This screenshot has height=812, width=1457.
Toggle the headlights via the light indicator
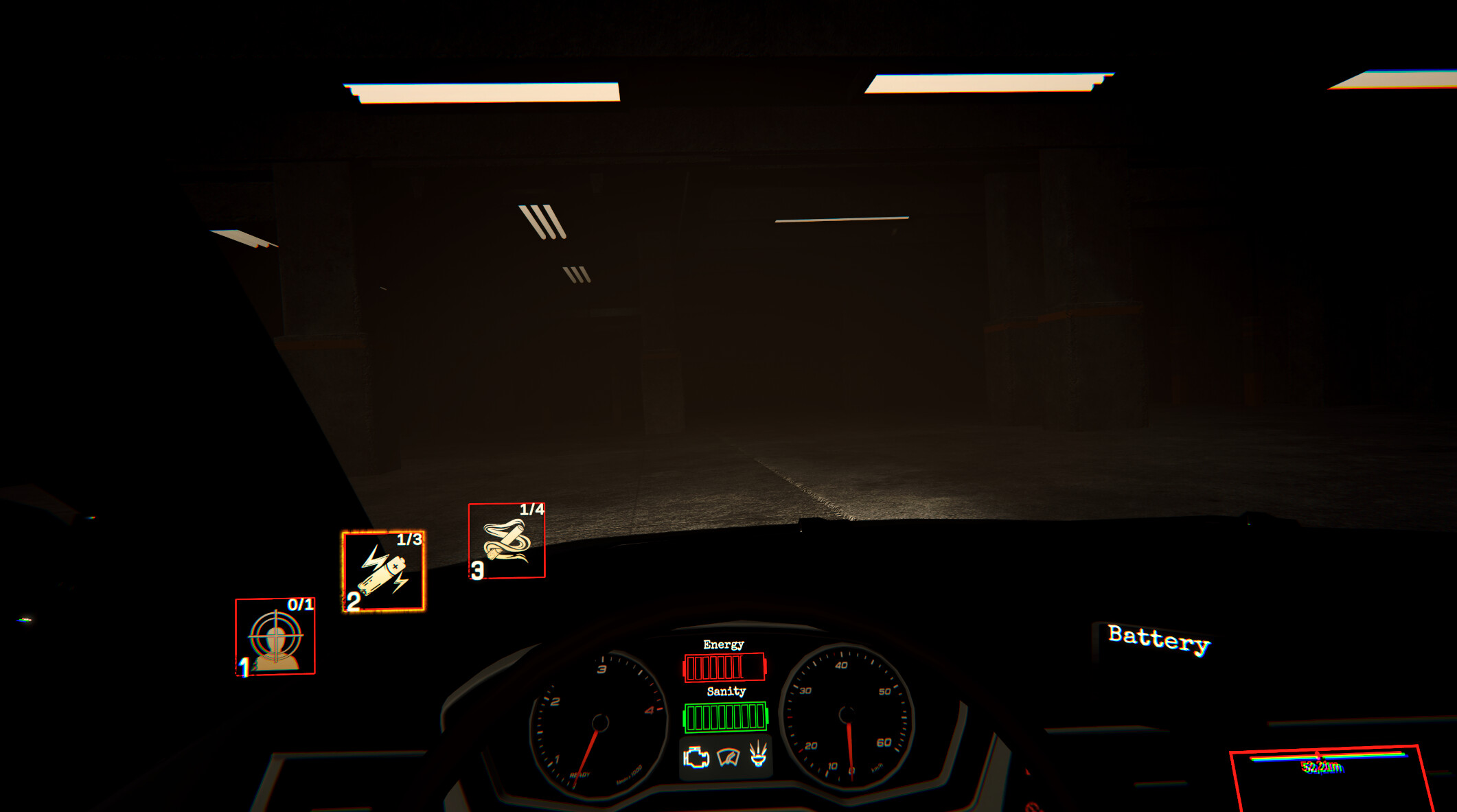759,755
